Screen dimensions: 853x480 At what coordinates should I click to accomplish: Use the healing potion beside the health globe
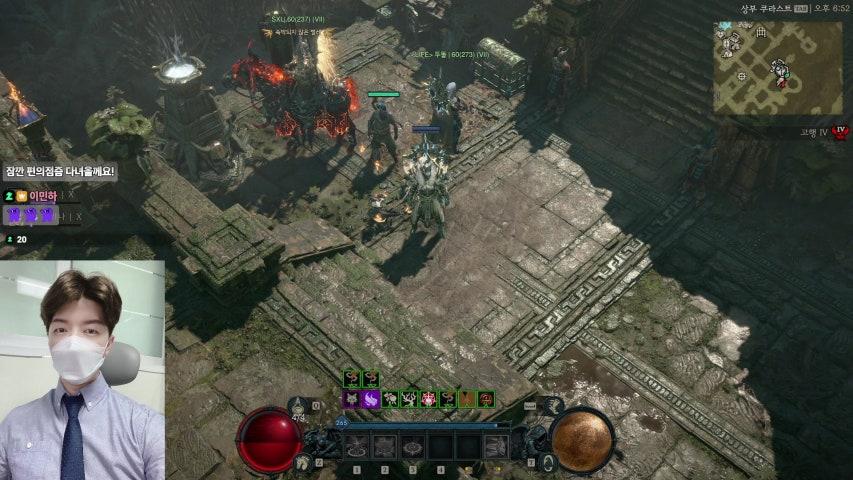(302, 462)
